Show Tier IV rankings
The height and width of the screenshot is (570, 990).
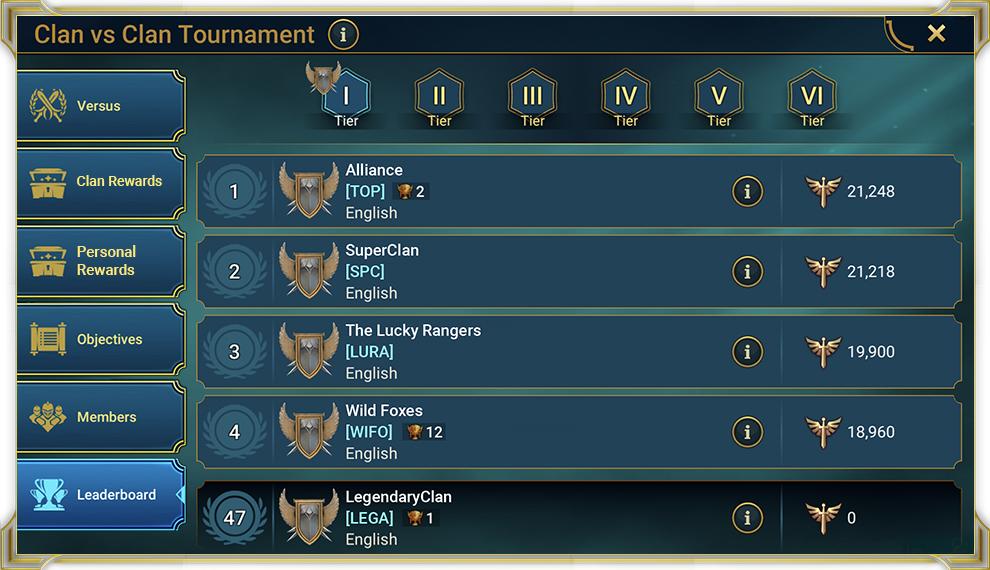[626, 98]
